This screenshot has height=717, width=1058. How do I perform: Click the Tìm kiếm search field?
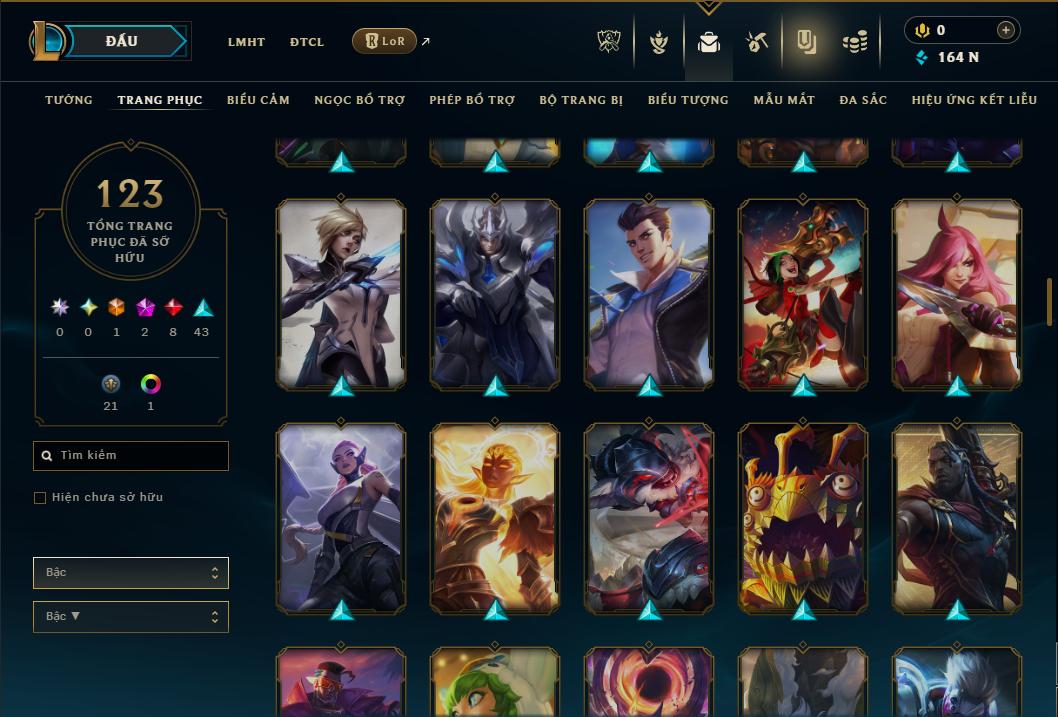[x=131, y=456]
